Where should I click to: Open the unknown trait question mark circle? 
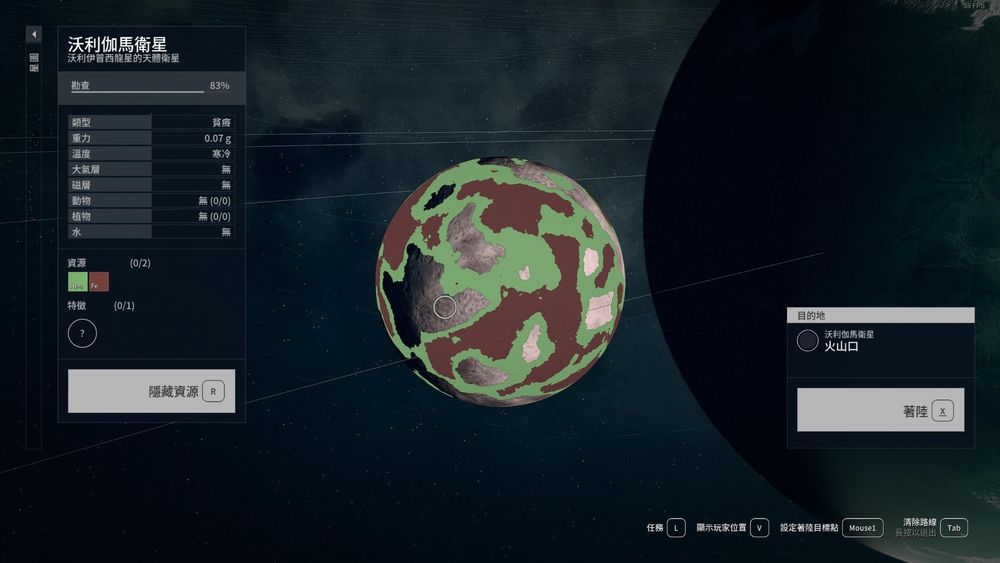82,333
